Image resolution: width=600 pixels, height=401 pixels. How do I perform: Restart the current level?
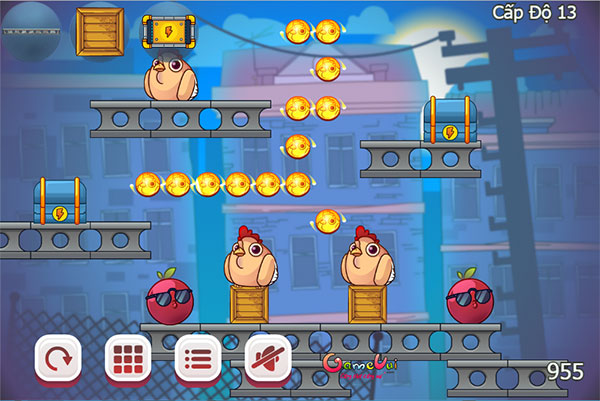58,357
